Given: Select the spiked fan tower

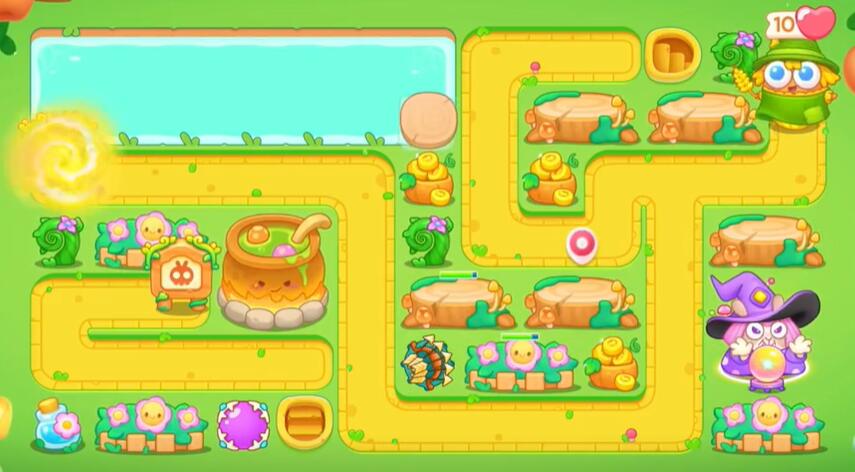Looking at the screenshot, I should point(426,362).
